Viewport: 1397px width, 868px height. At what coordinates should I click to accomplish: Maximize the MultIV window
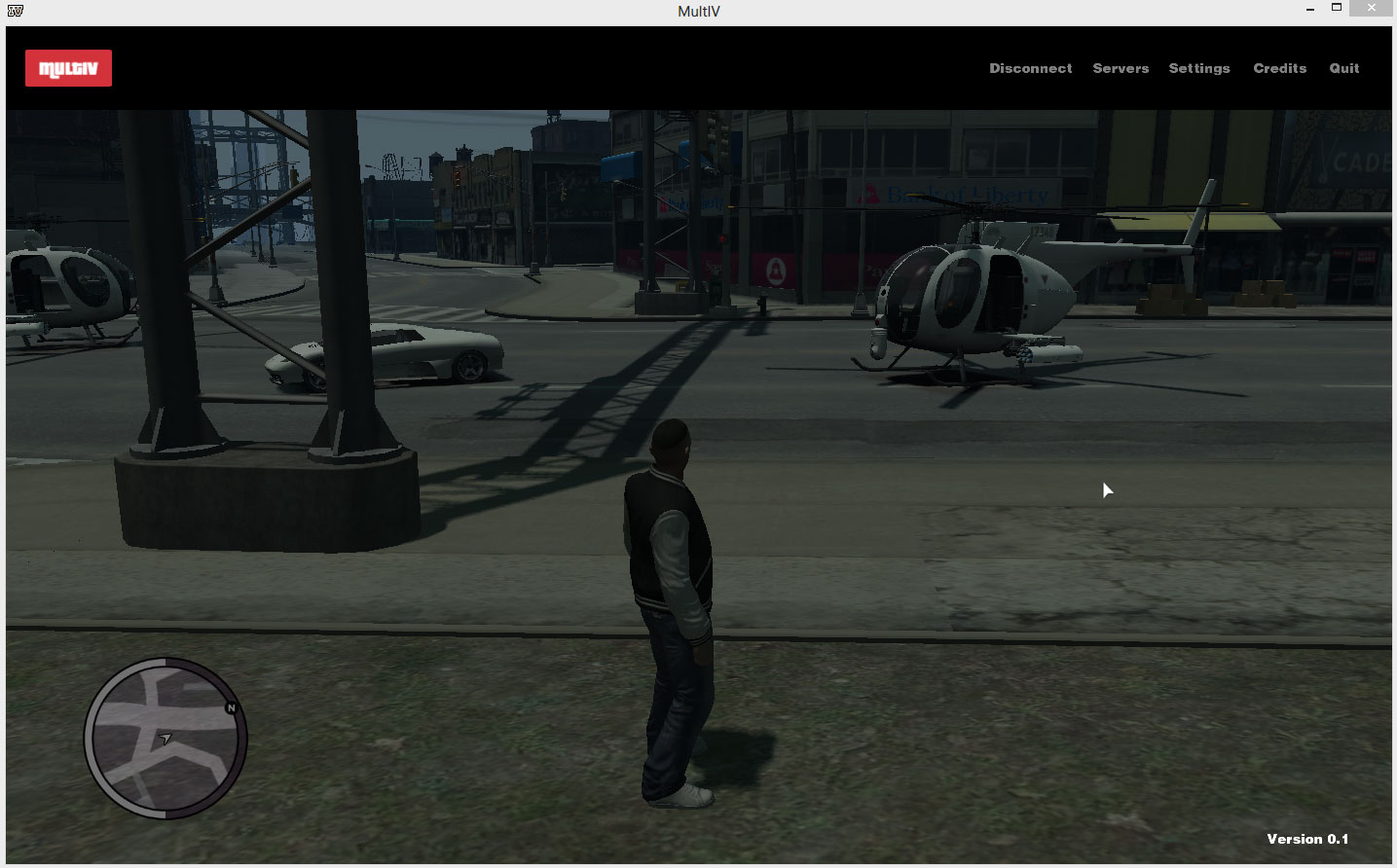(1337, 8)
